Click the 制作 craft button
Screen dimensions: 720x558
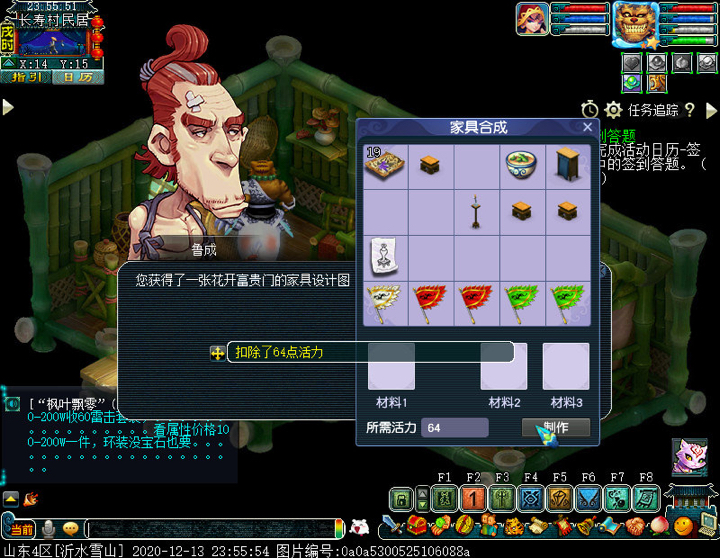555,428
